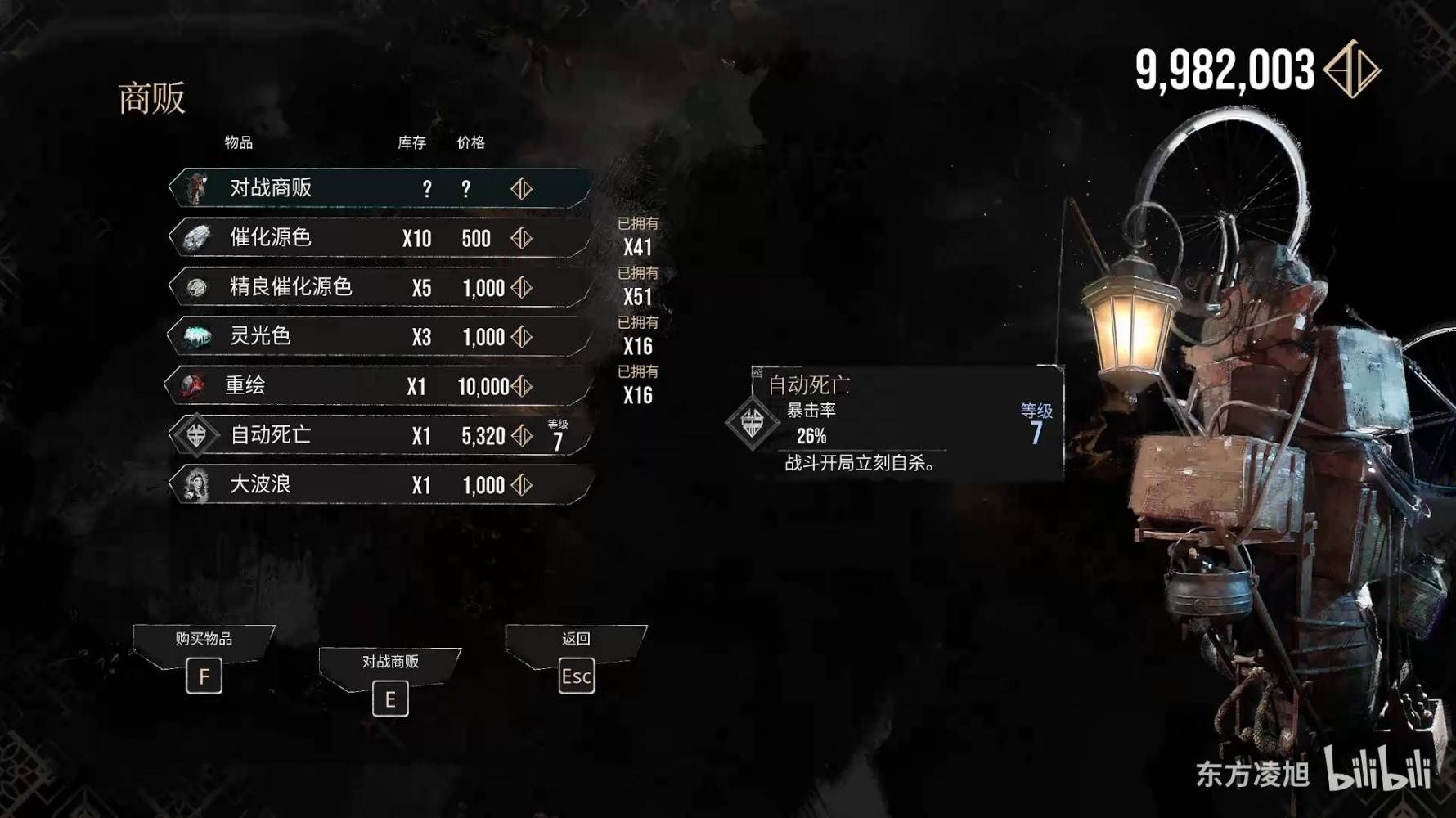Click the 购买物品 buy button
Screen dimensions: 1456x818
(x=204, y=676)
